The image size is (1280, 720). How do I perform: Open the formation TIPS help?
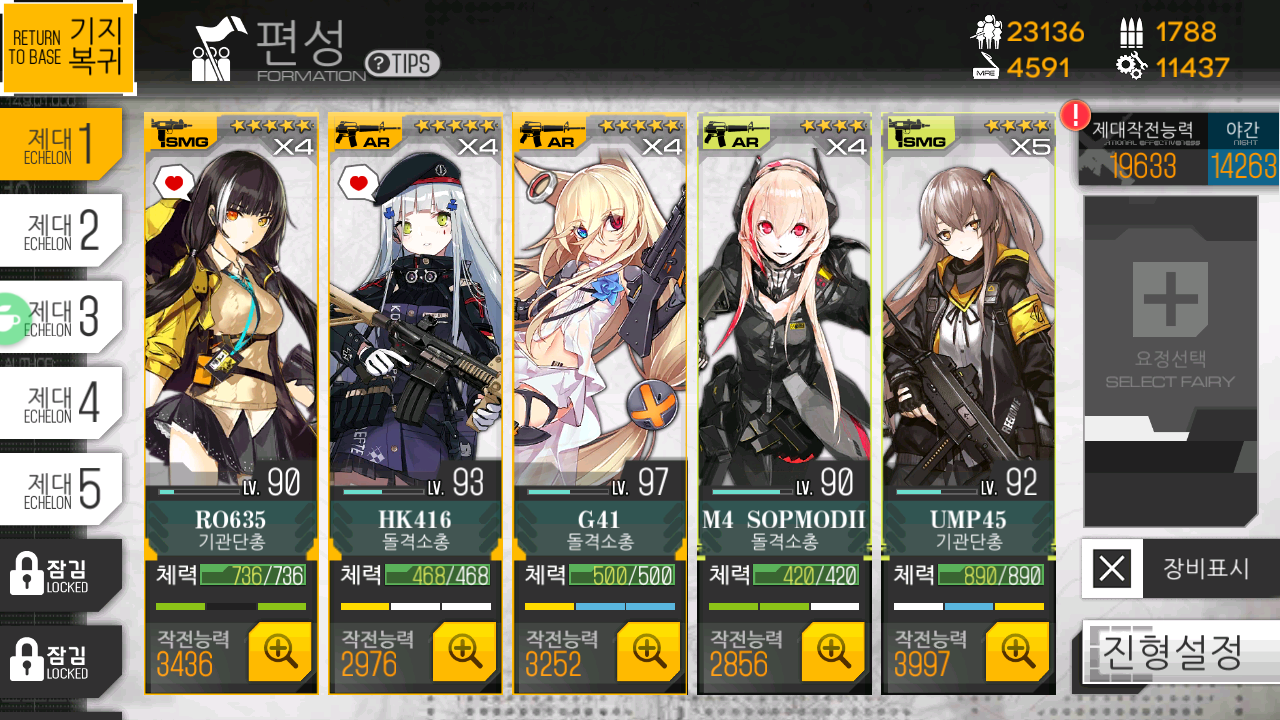(x=402, y=64)
